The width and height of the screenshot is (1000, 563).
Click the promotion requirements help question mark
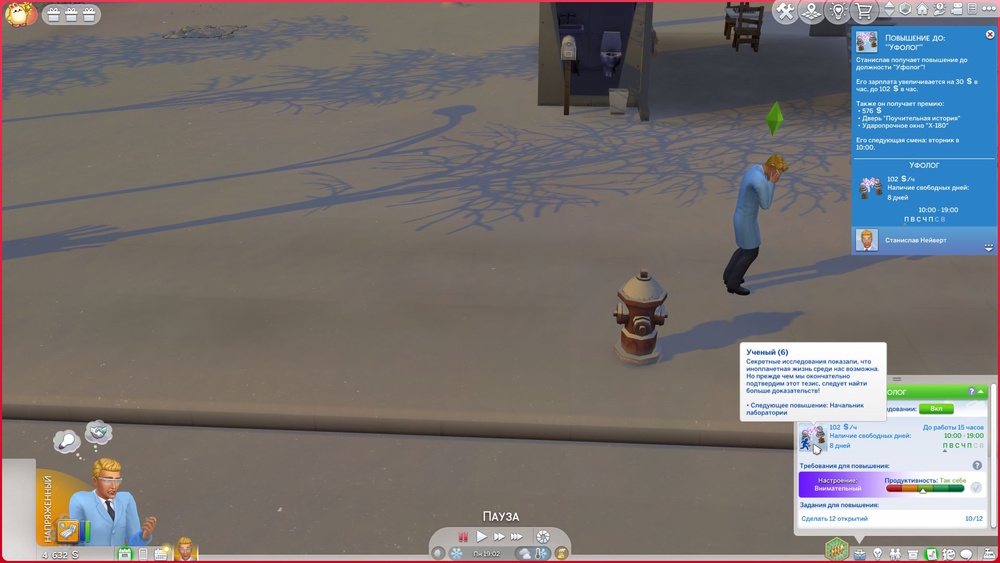(x=977, y=465)
